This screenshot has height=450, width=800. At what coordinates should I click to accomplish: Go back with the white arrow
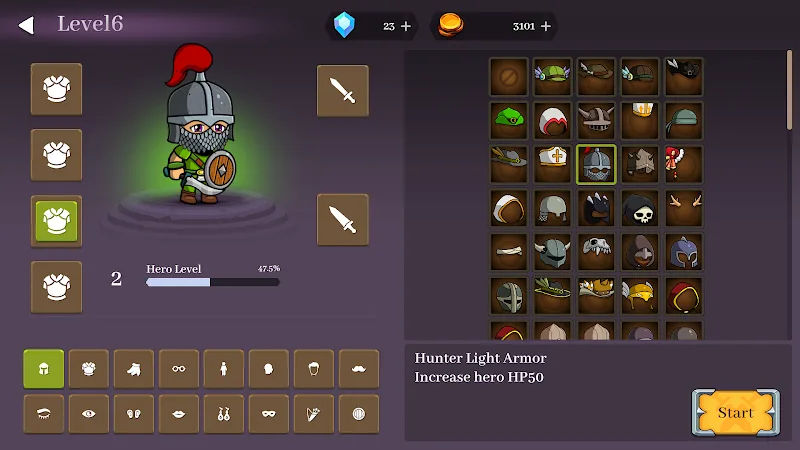click(x=26, y=25)
